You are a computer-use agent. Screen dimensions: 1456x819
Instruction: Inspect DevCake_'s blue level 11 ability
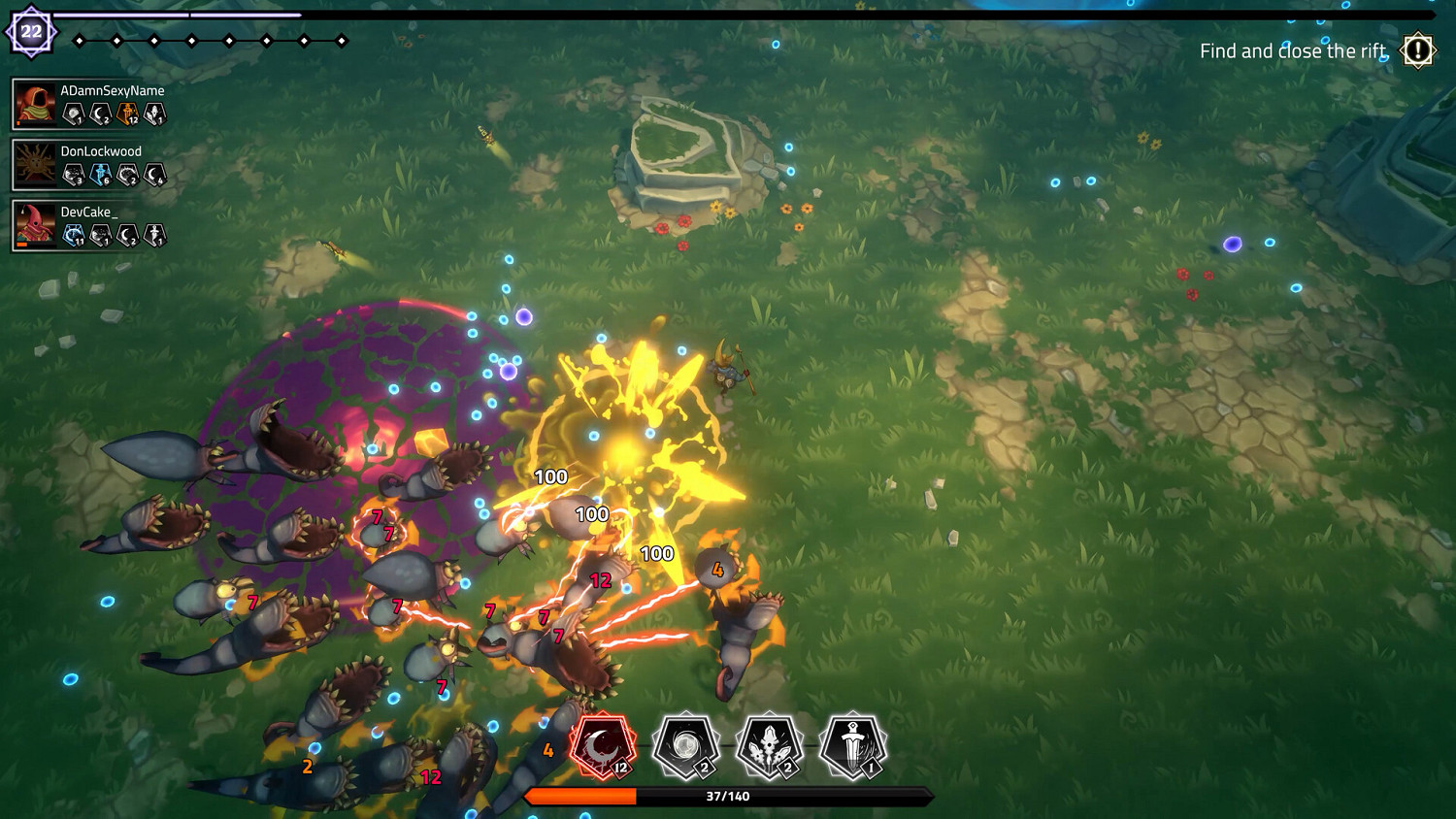[74, 235]
